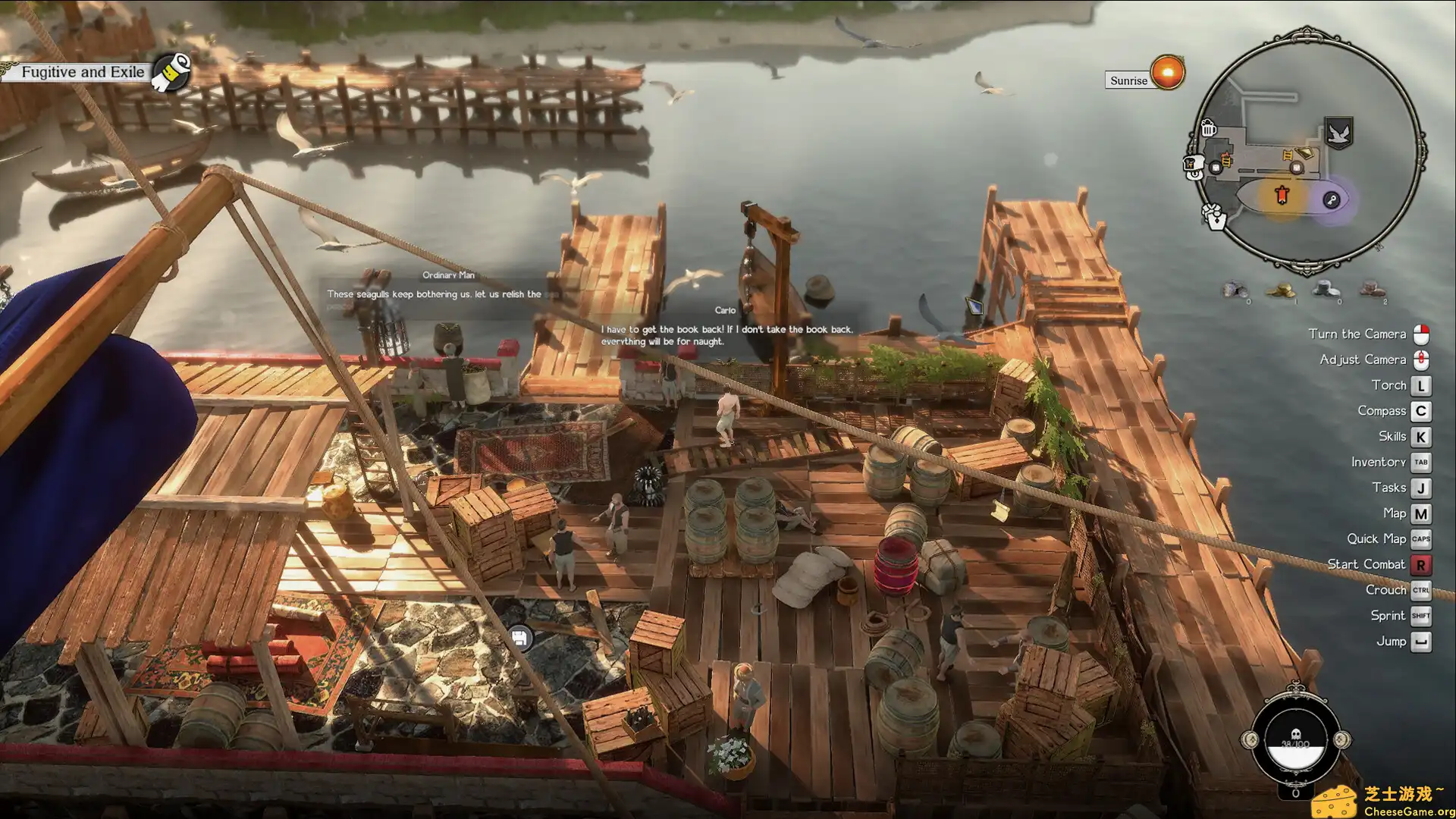Viewport: 1456px width, 819px height.
Task: Click the key marker inside the purple minimap zone
Action: point(1331,199)
